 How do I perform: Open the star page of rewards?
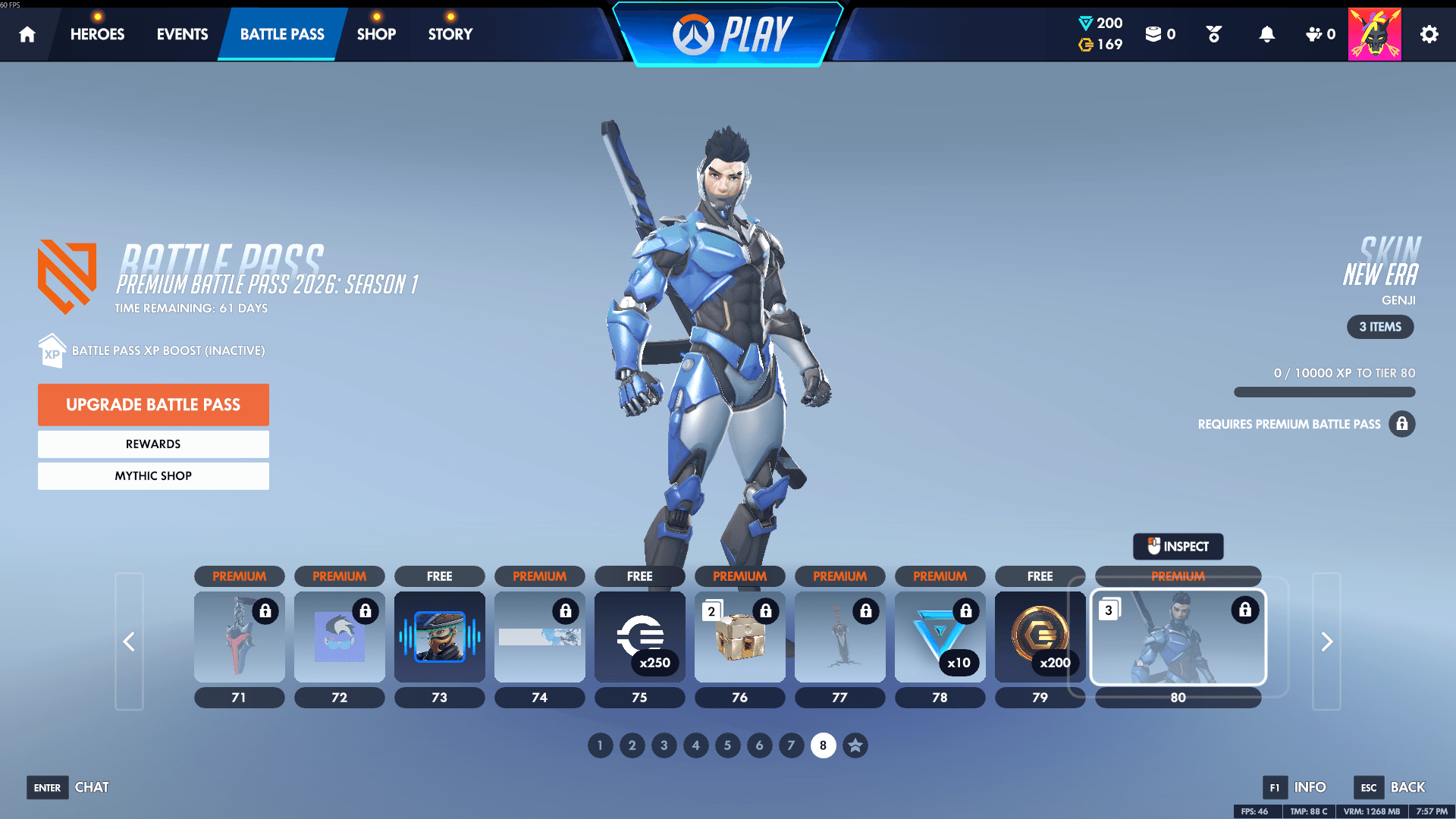855,745
